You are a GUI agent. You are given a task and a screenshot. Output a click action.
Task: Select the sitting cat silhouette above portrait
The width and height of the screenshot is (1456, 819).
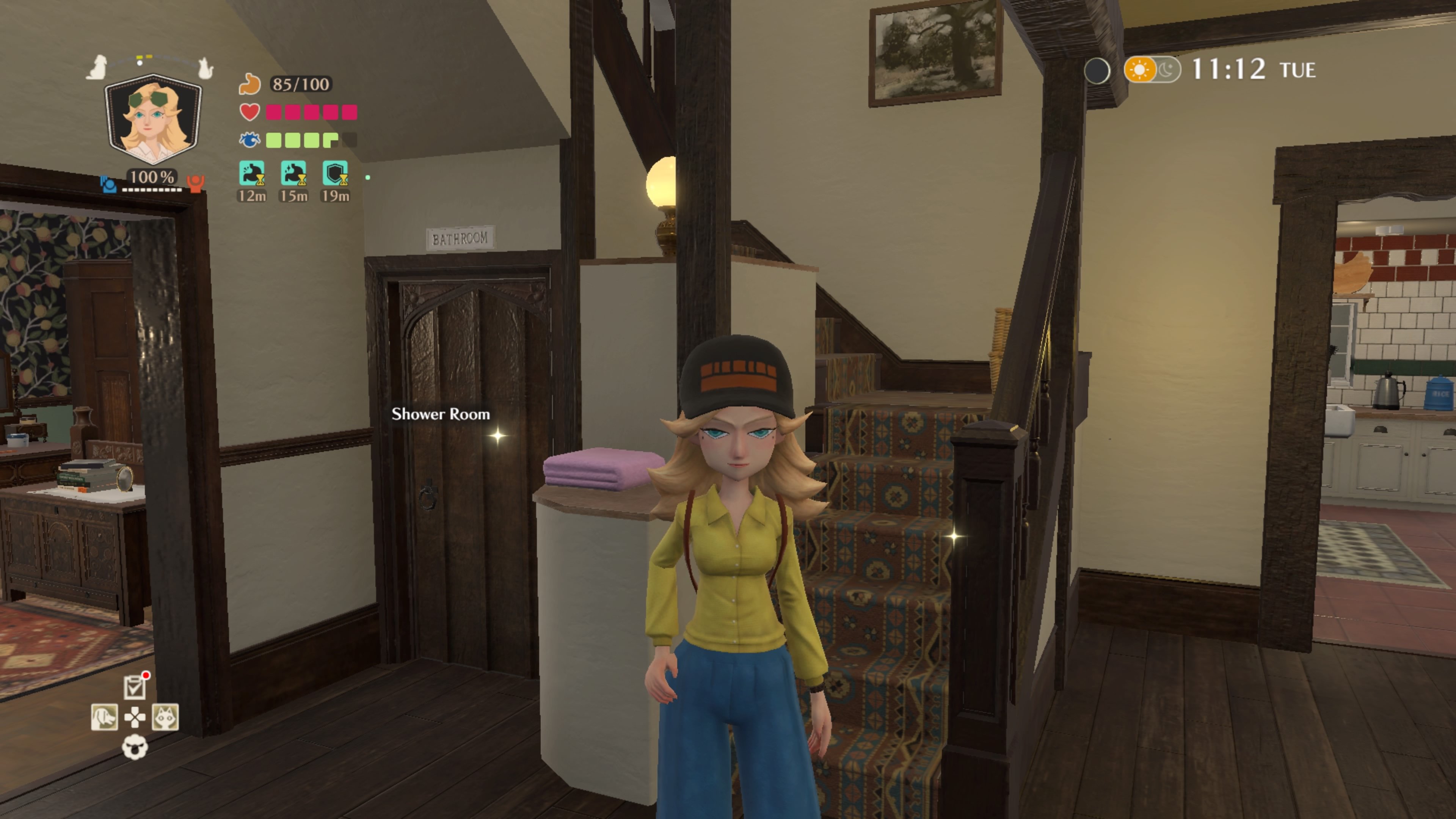pyautogui.click(x=205, y=68)
